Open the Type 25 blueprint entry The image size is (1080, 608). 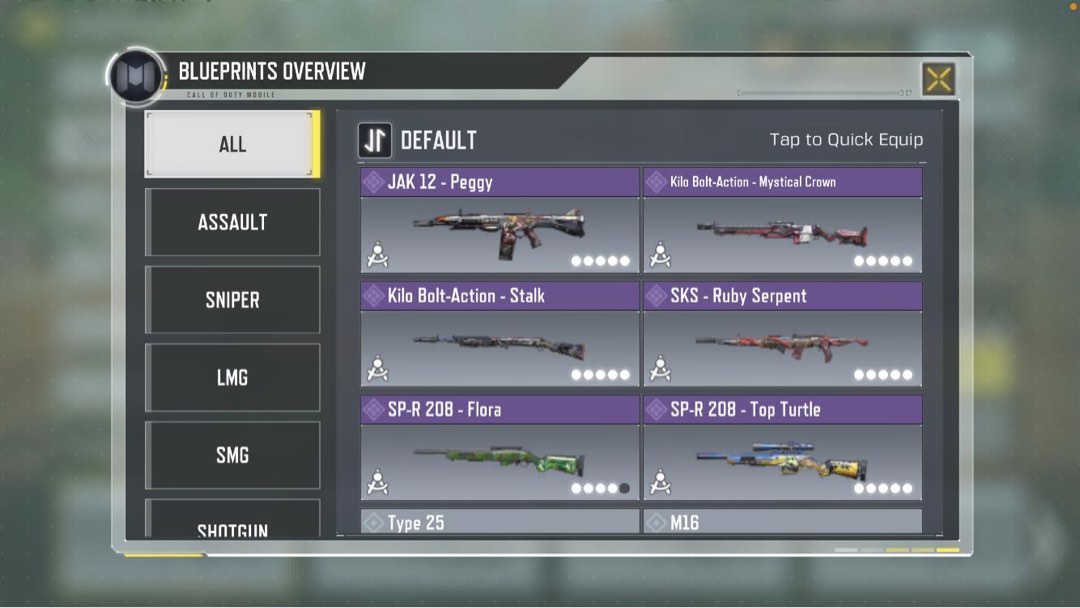[499, 522]
